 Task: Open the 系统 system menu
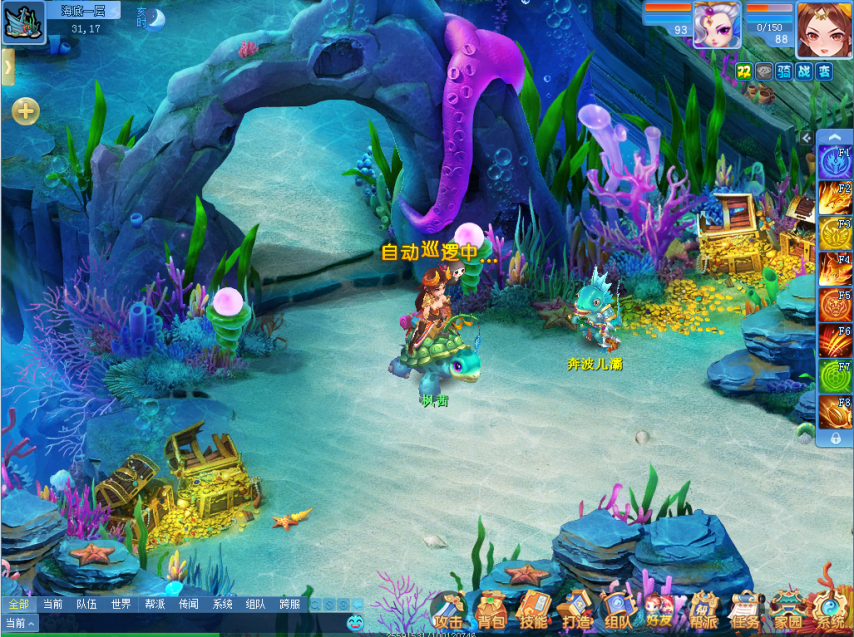tap(830, 610)
